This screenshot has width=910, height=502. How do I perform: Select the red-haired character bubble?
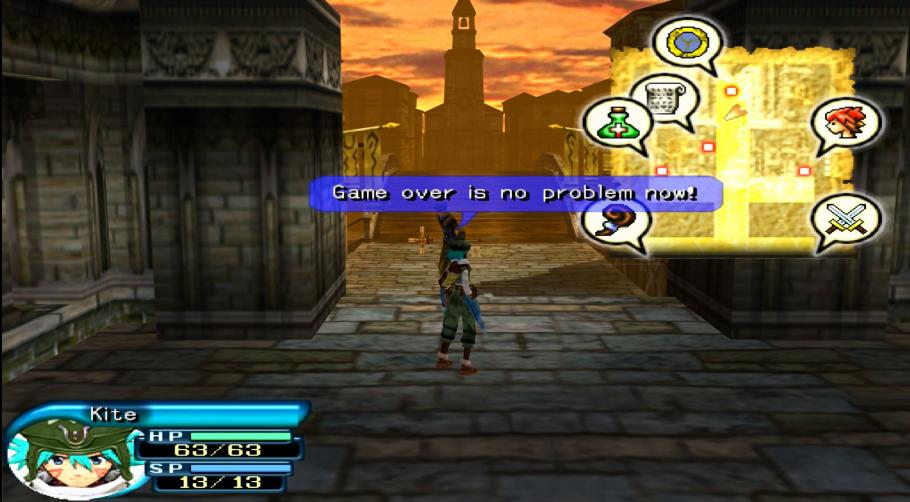845,123
